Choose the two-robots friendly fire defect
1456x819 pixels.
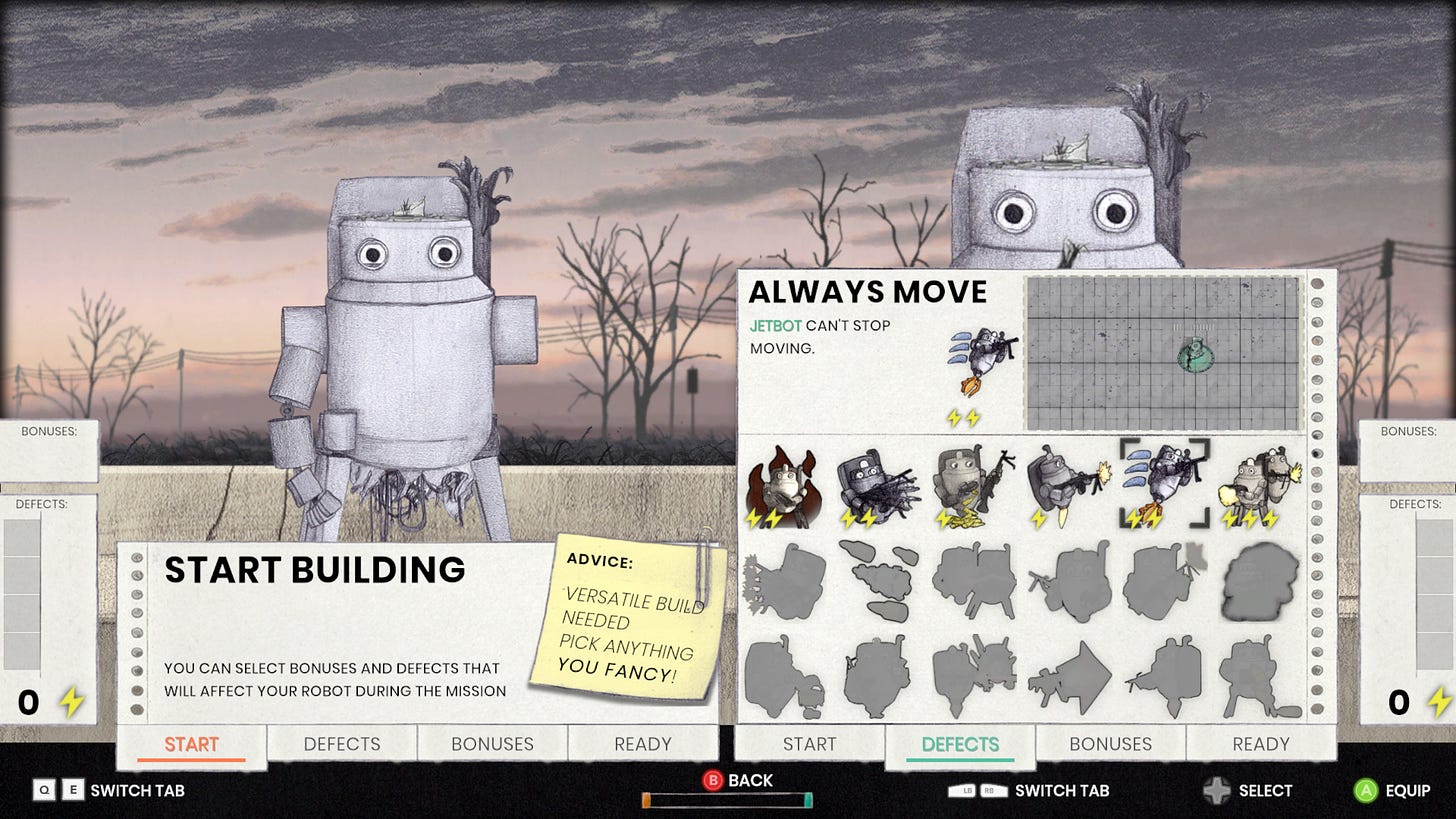(1259, 486)
